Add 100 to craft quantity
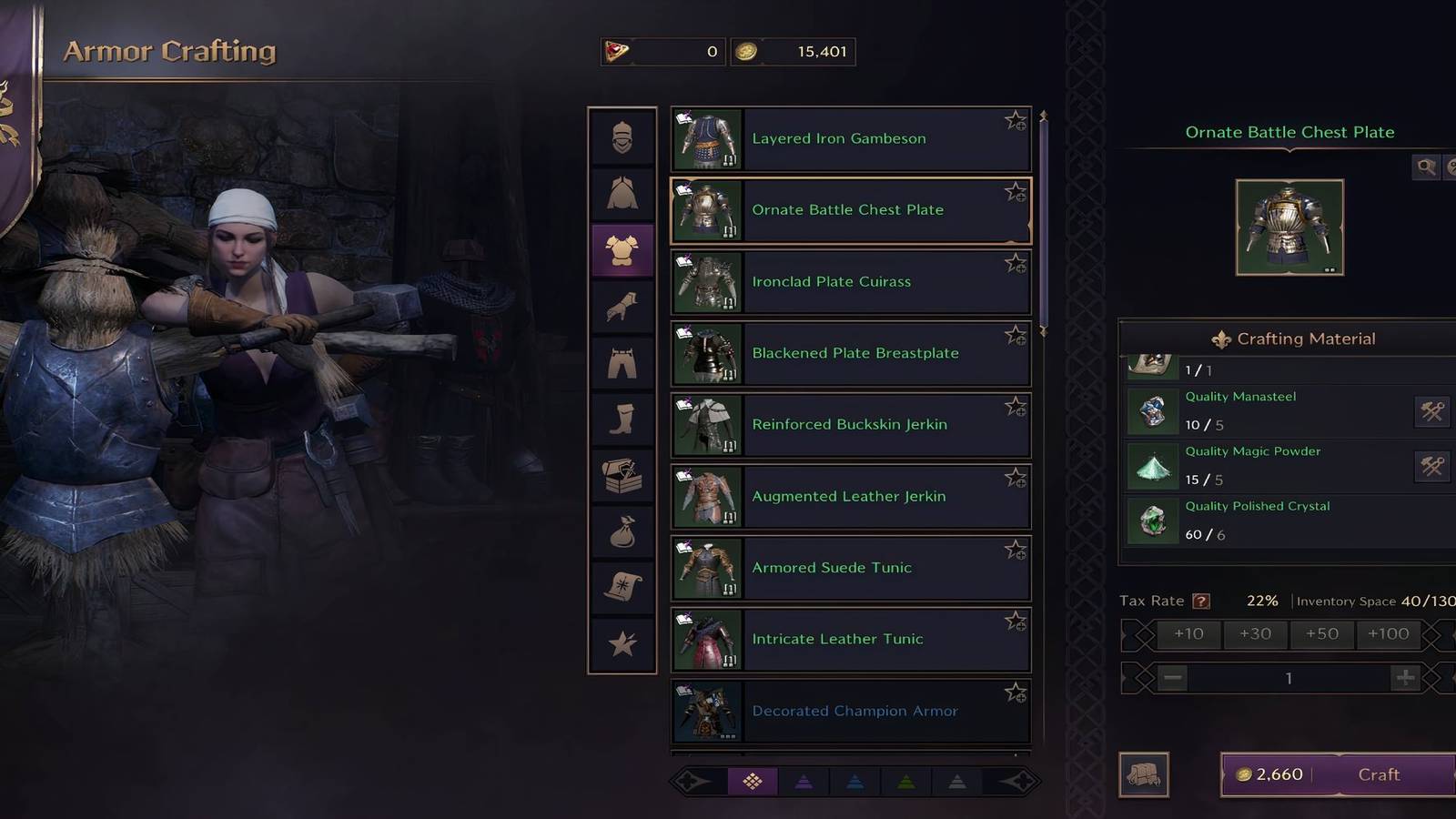This screenshot has height=819, width=1456. click(1388, 634)
